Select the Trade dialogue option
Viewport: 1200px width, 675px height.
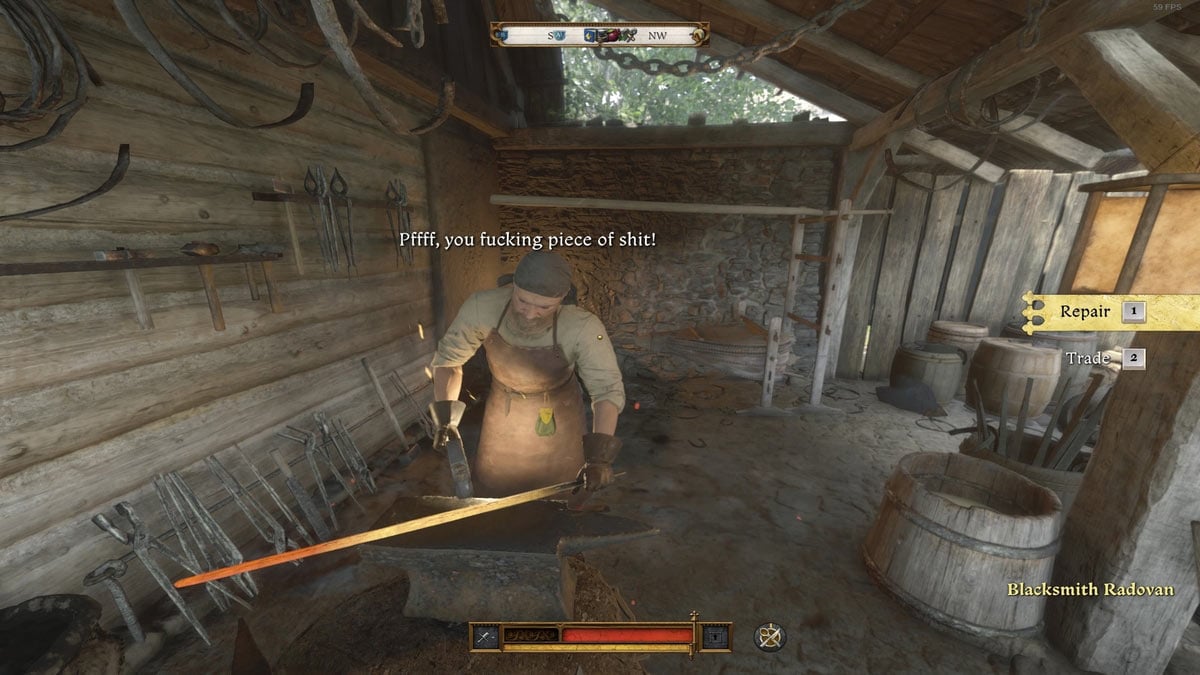point(1087,357)
